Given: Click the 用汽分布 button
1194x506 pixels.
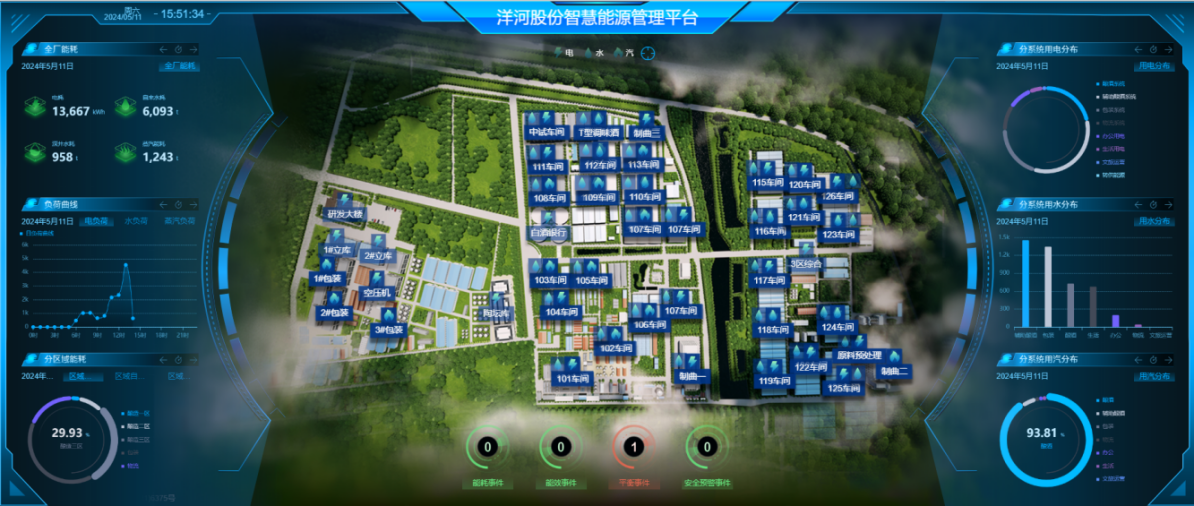Looking at the screenshot, I should pos(1156,376).
